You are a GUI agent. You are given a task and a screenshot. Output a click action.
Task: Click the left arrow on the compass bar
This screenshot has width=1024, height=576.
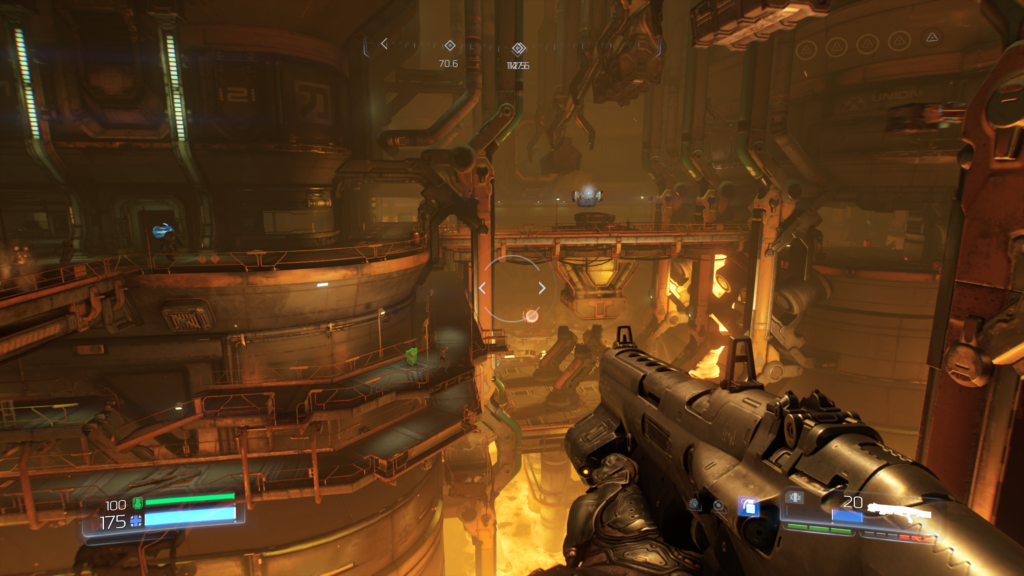pos(384,44)
